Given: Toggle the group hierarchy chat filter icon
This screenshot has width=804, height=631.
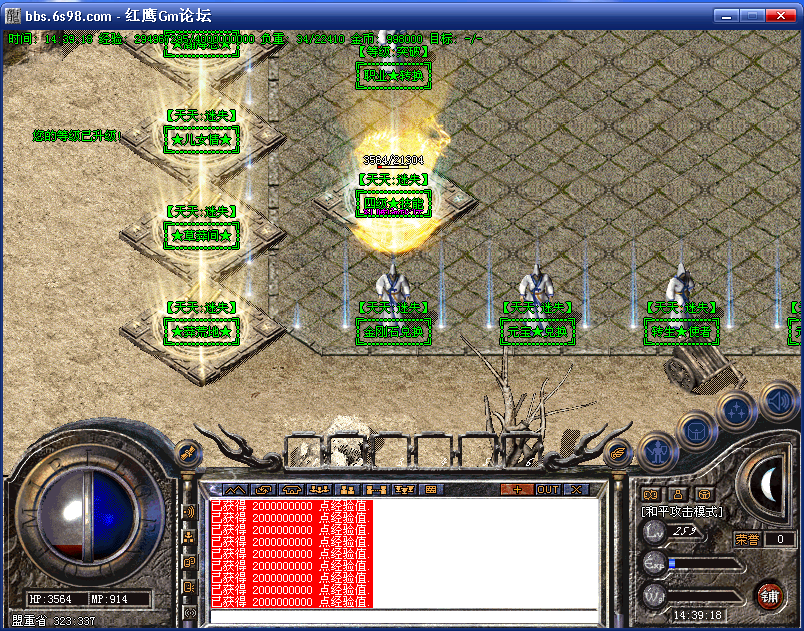Looking at the screenshot, I should [x=189, y=537].
